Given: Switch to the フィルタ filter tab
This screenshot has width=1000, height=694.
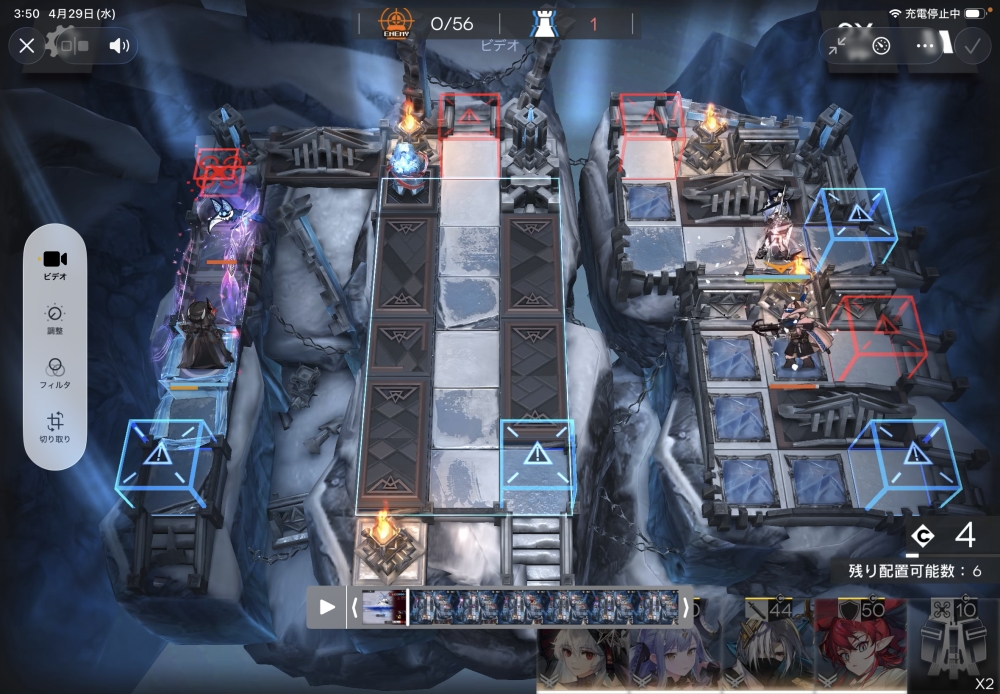Looking at the screenshot, I should [x=55, y=373].
